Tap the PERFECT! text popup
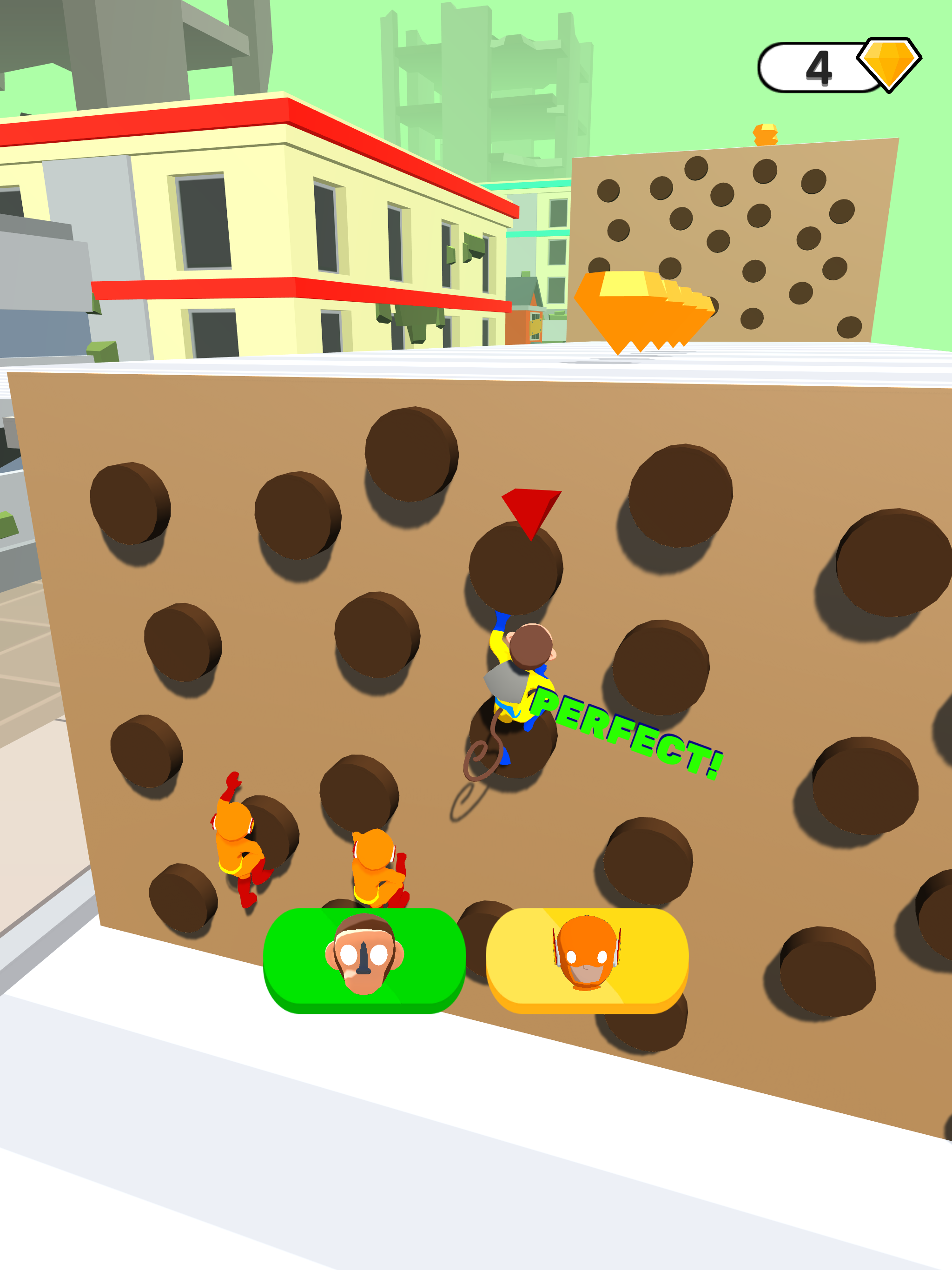952x1270 pixels. point(623,732)
